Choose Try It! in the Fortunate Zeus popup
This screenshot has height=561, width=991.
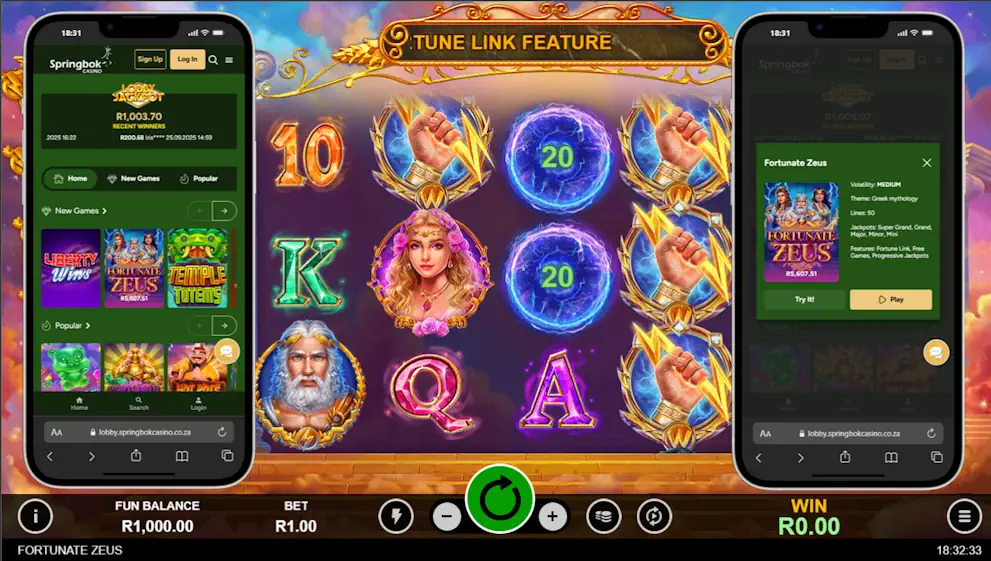point(805,300)
